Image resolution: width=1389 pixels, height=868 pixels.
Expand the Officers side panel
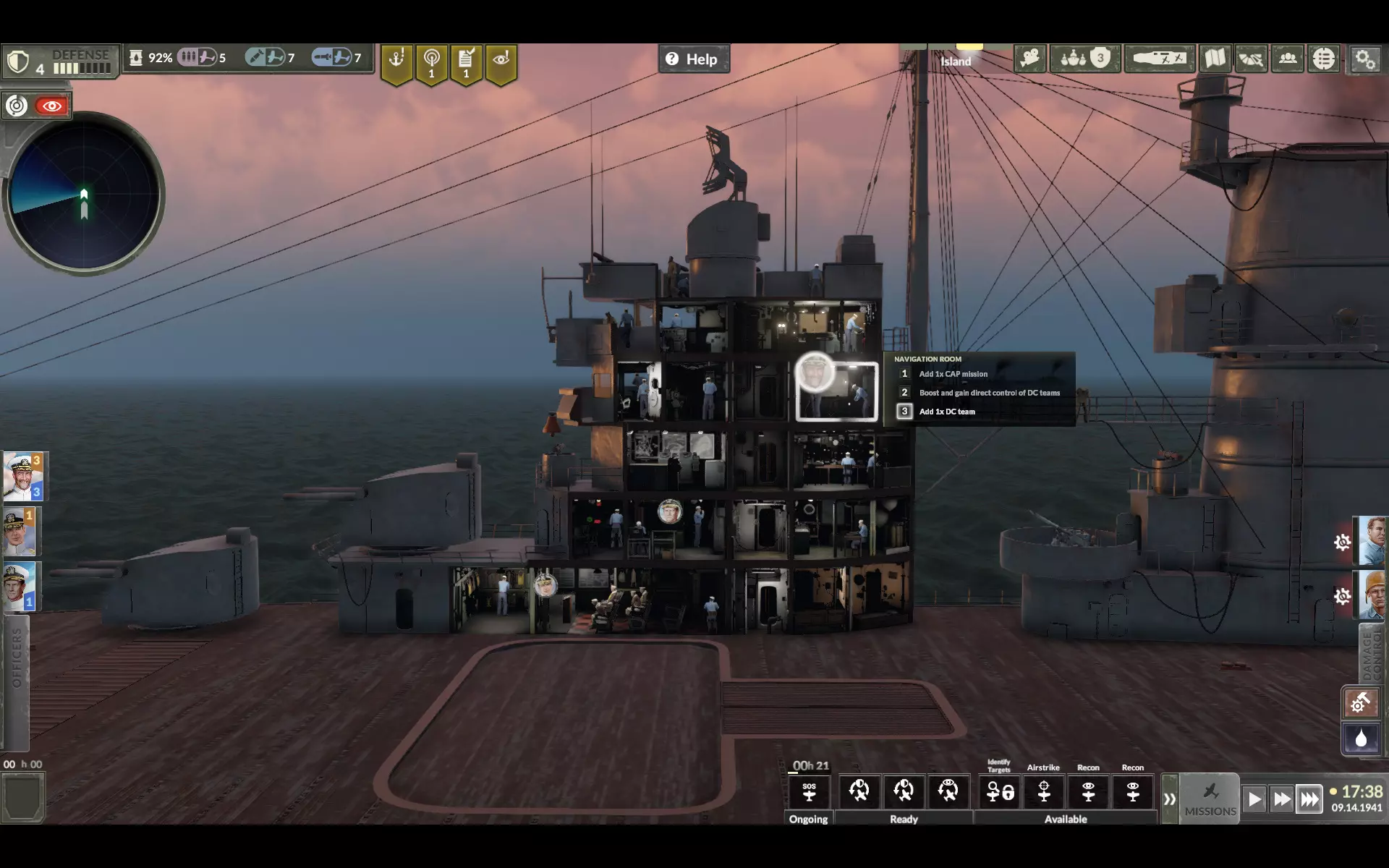point(16,658)
